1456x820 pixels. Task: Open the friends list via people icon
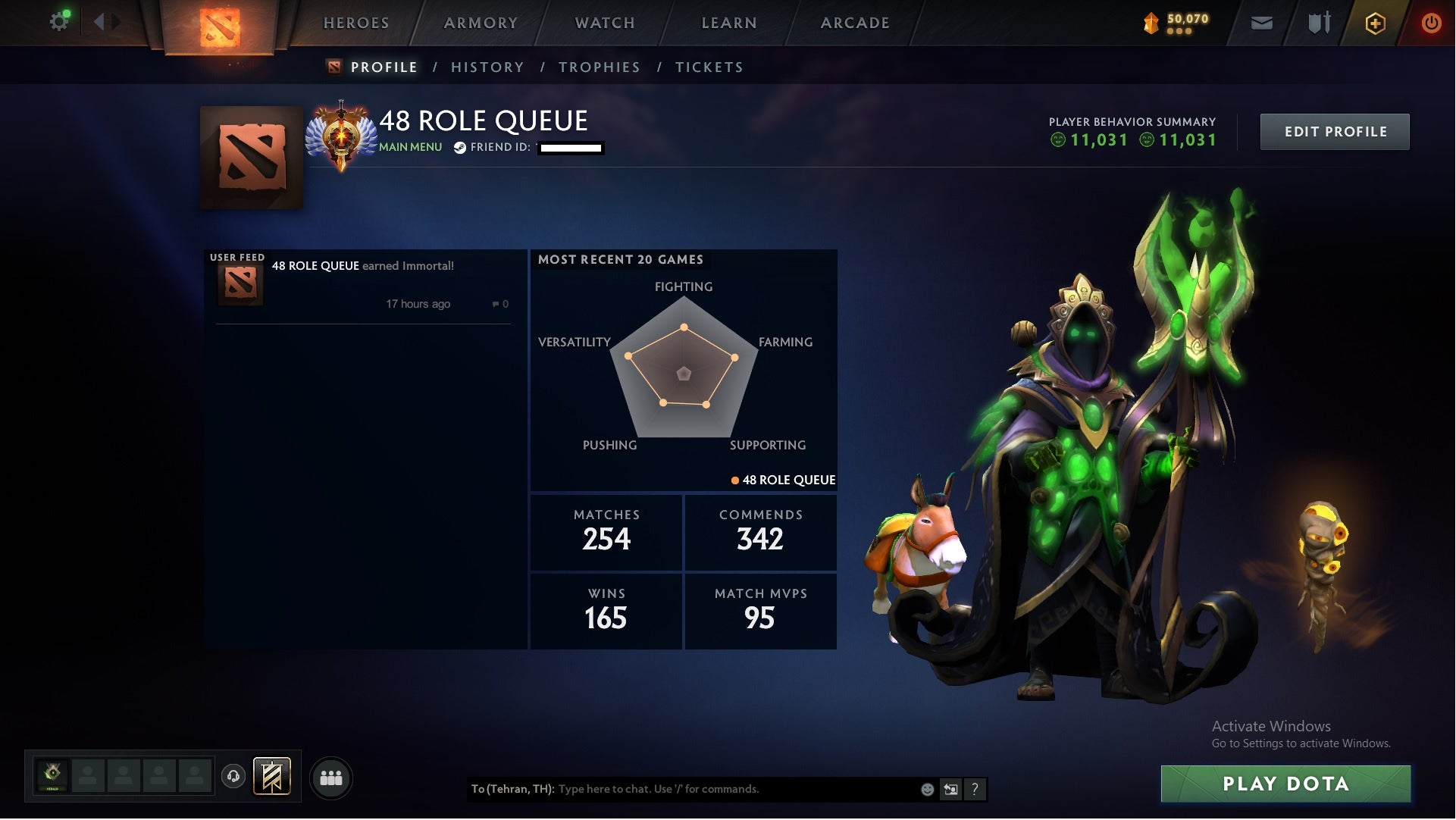pyautogui.click(x=331, y=777)
